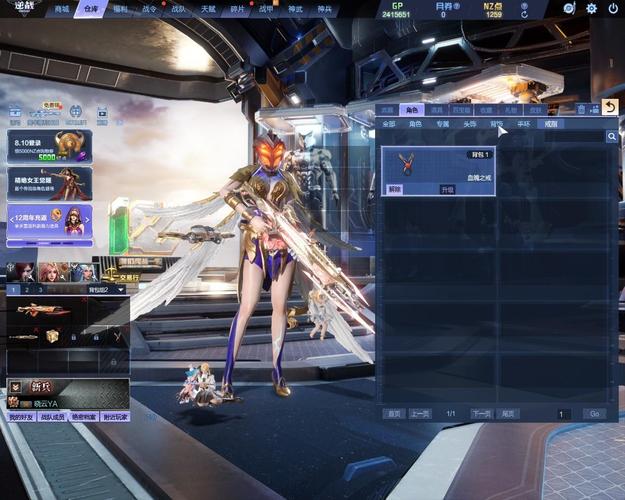Open the 12周年充值 anniversary banner
The height and width of the screenshot is (500, 625).
coord(49,222)
